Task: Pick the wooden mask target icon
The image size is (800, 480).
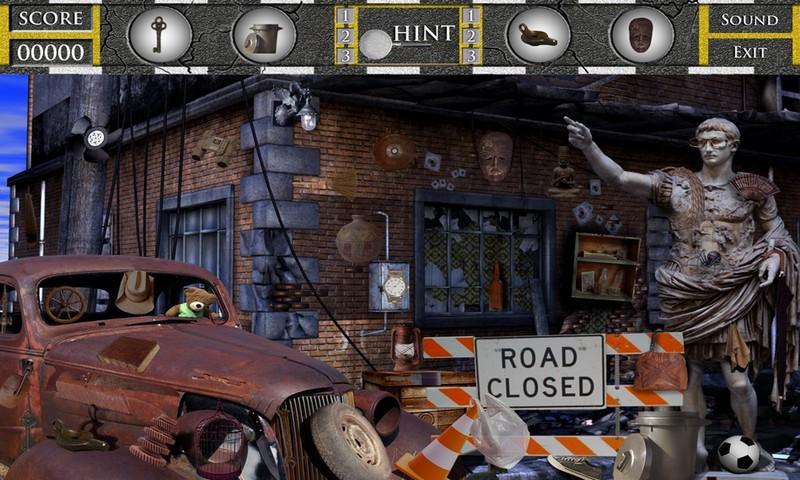Action: point(641,35)
